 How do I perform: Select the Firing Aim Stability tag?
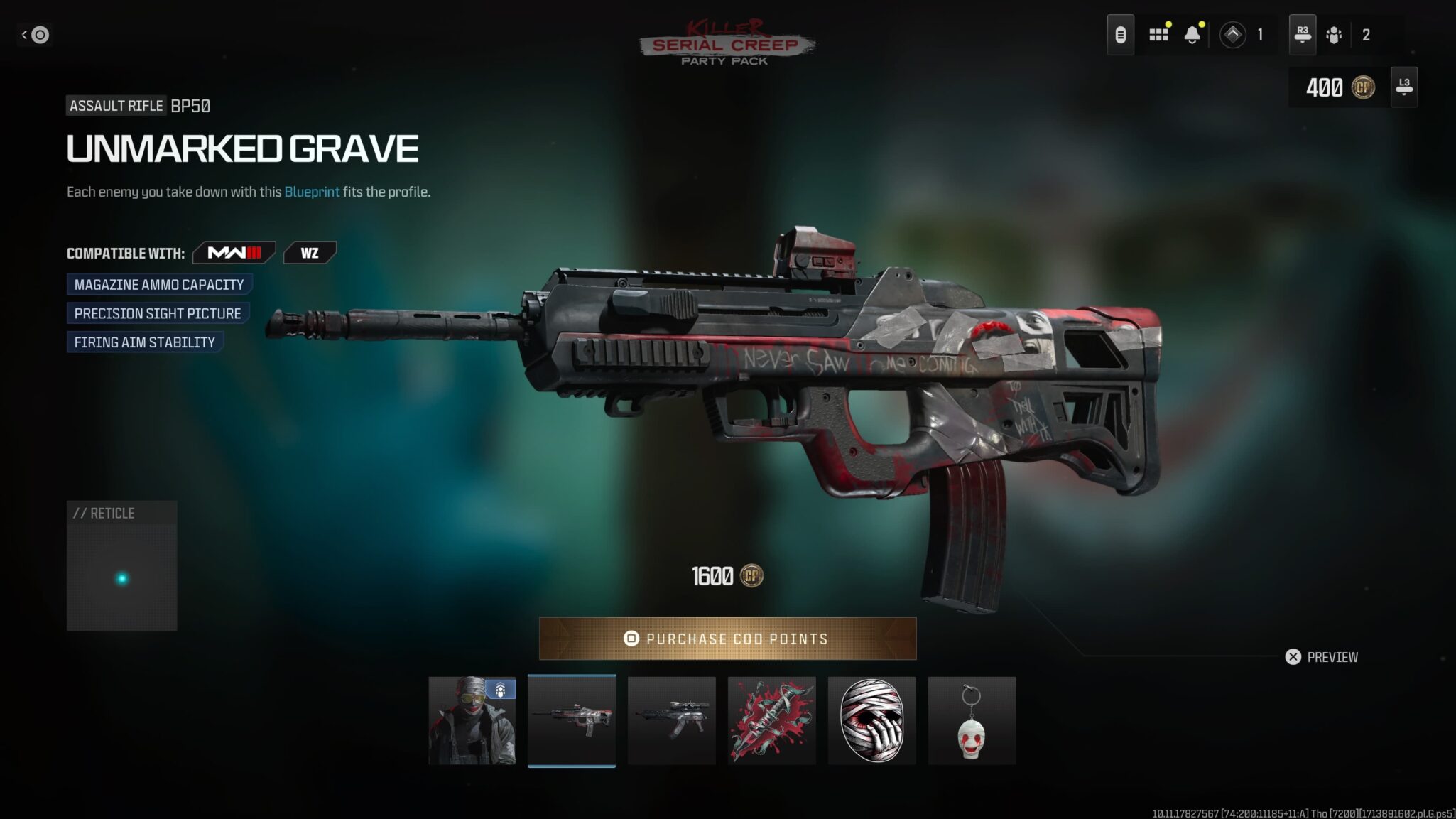coord(145,342)
